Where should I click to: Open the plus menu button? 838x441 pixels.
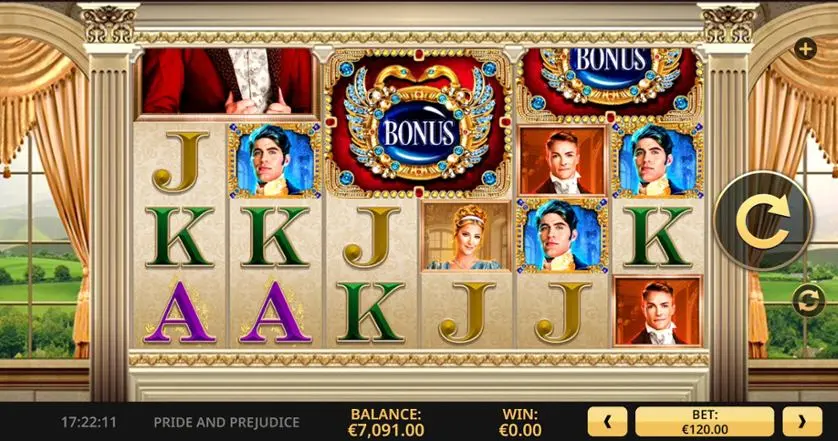click(x=805, y=48)
